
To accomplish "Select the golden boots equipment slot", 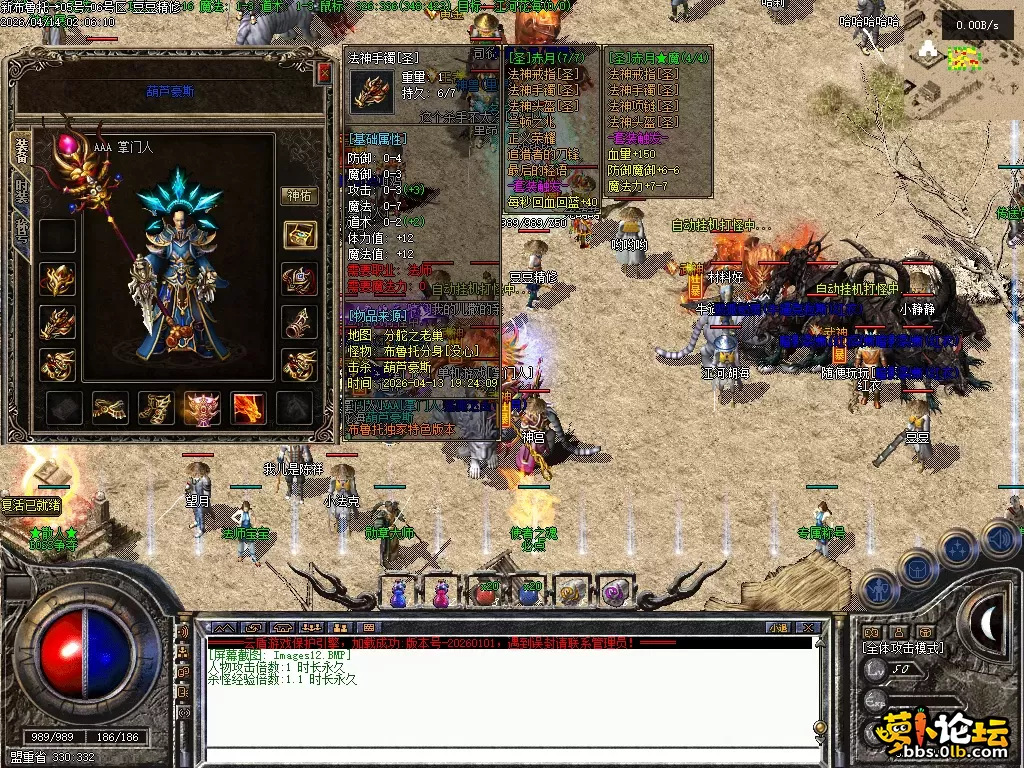I will pos(155,407).
